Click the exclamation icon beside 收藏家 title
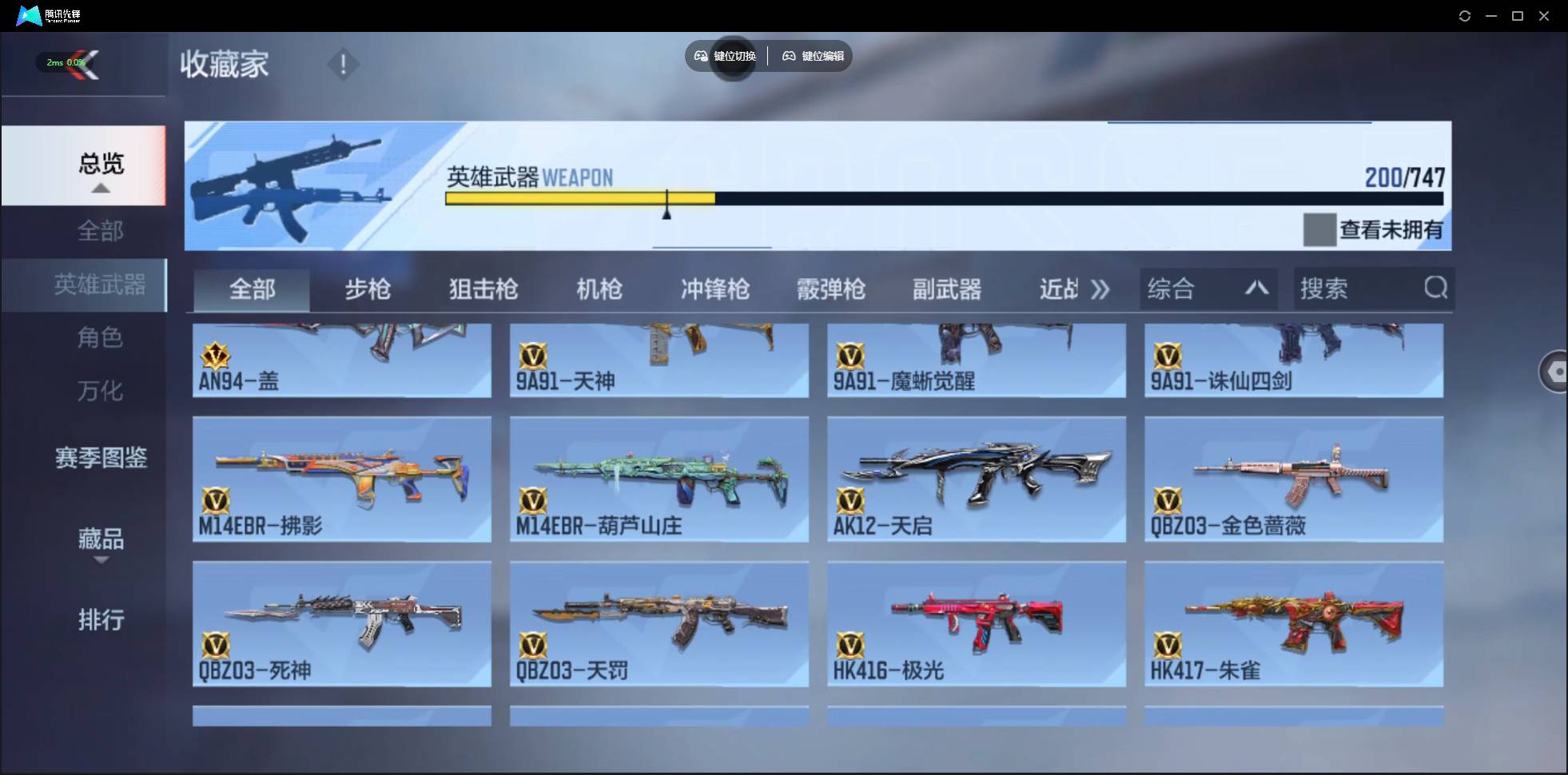 (343, 64)
